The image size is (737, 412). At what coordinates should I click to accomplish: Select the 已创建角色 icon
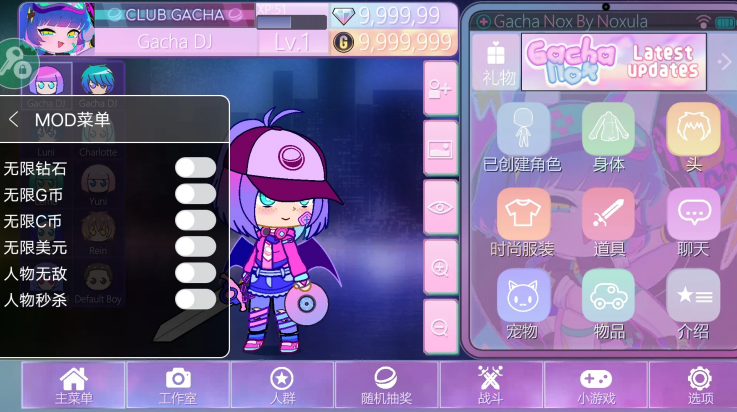tap(523, 135)
